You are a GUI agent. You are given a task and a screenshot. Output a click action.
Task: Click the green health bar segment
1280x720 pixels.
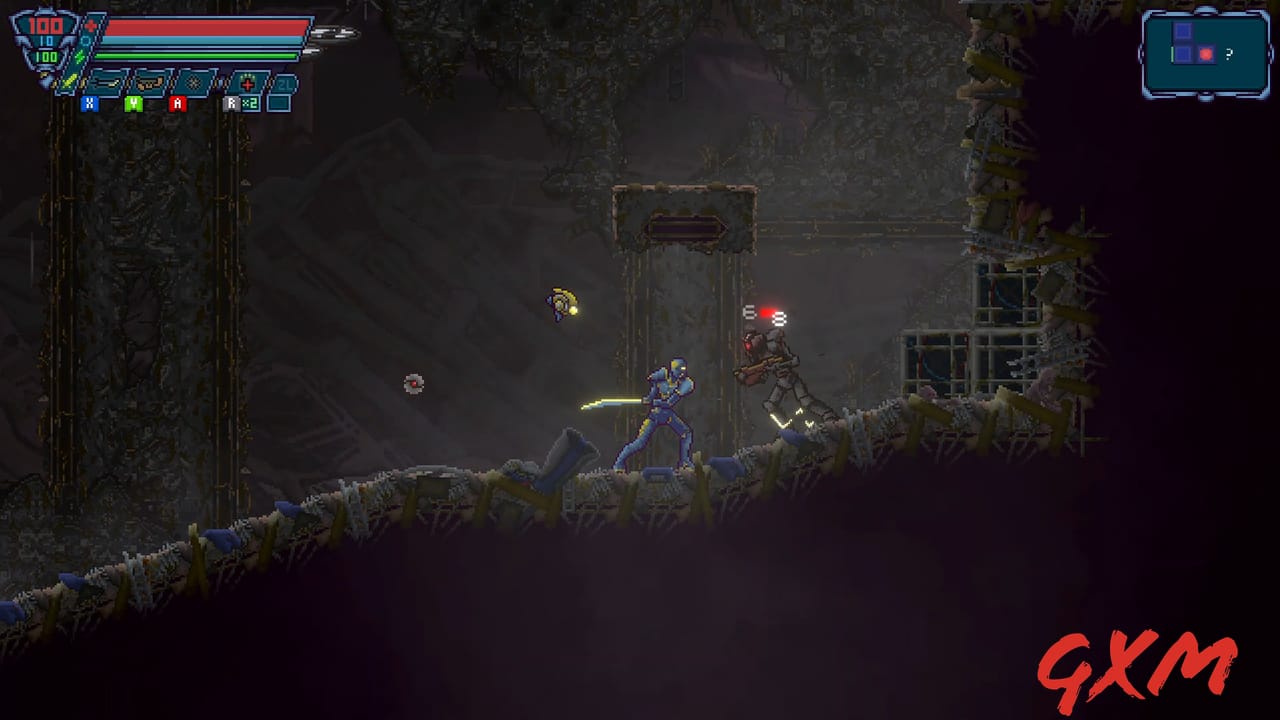pos(195,56)
